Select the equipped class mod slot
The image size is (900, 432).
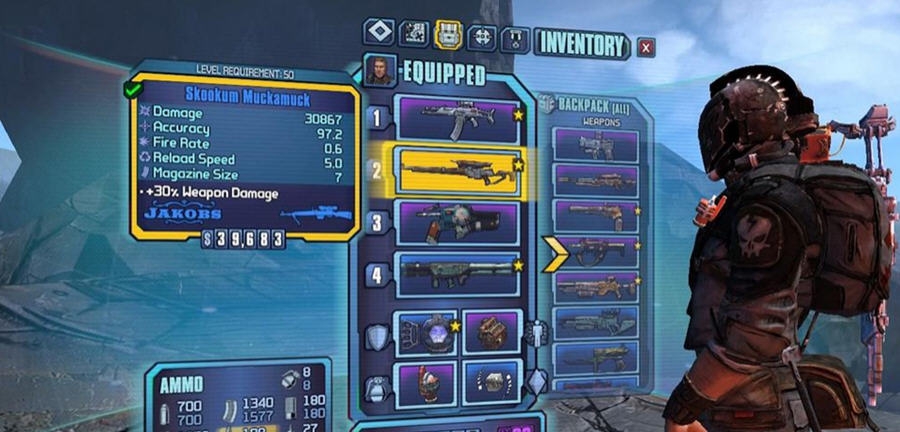(492, 331)
